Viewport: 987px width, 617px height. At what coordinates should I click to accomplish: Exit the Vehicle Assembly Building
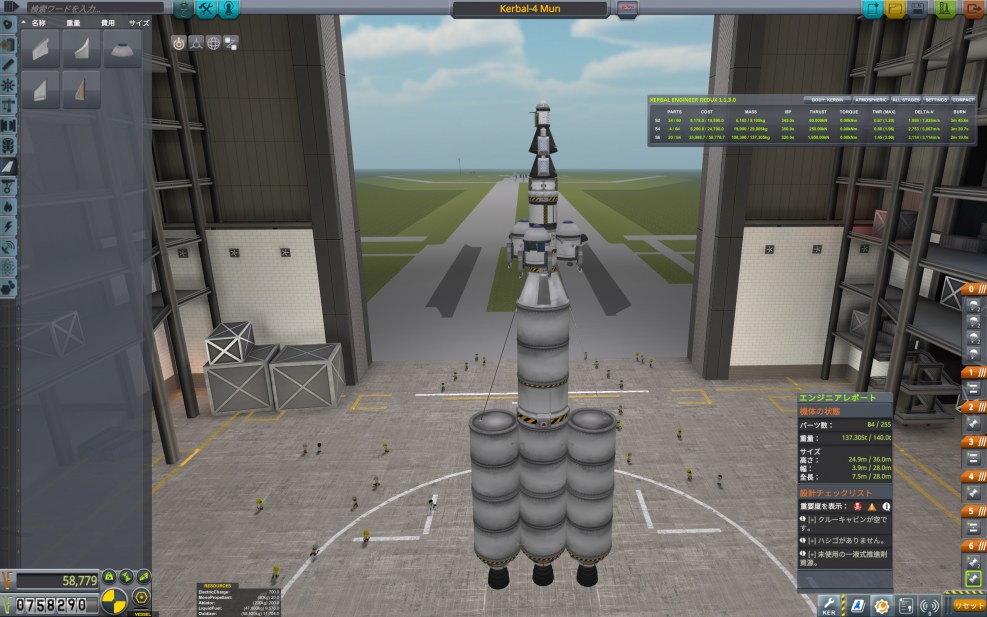coord(974,9)
